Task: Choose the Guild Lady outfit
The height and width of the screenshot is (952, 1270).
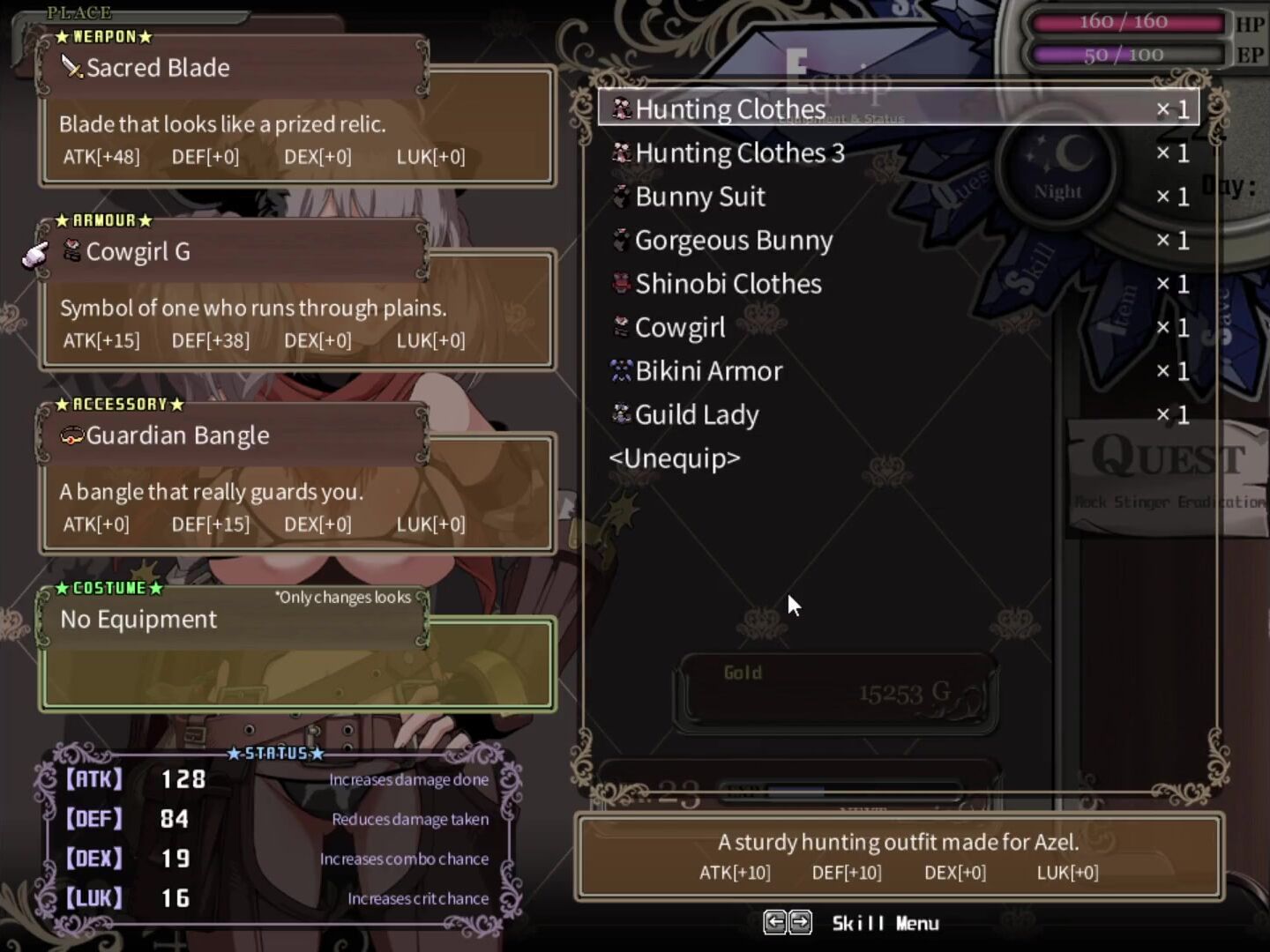Action: [696, 415]
